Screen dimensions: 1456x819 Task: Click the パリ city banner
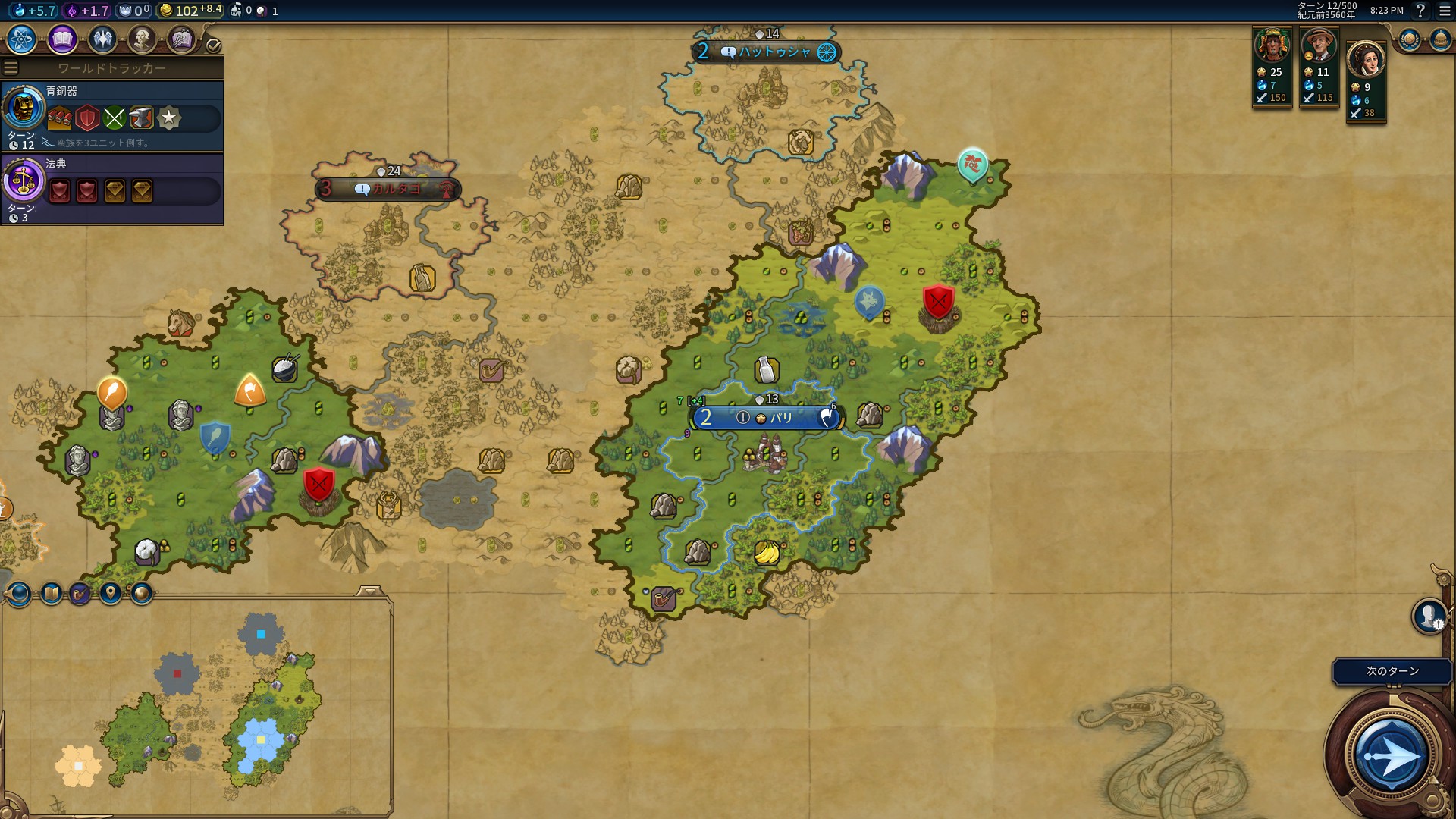pos(766,418)
